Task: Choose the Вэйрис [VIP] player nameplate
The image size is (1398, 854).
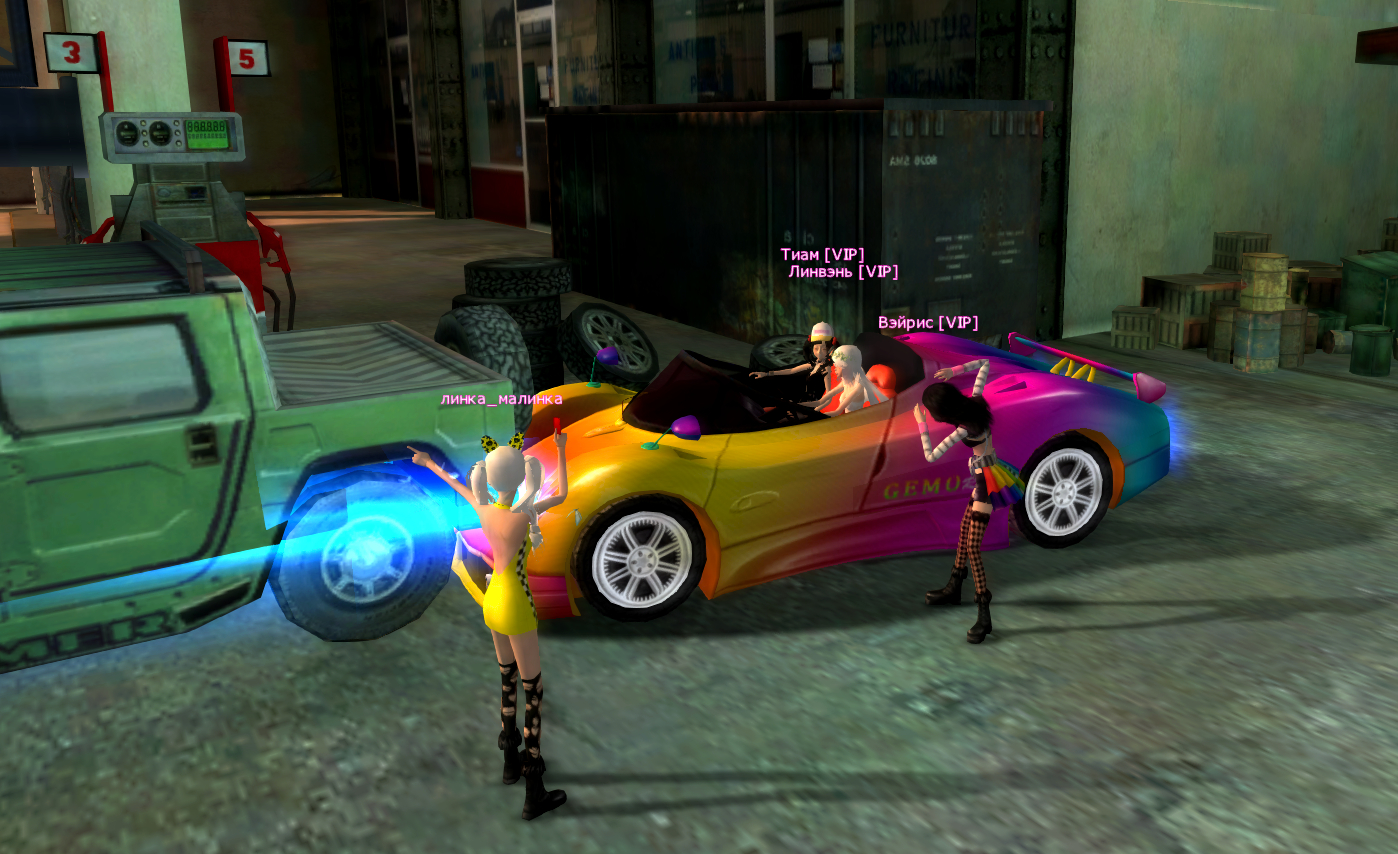Action: pos(927,323)
